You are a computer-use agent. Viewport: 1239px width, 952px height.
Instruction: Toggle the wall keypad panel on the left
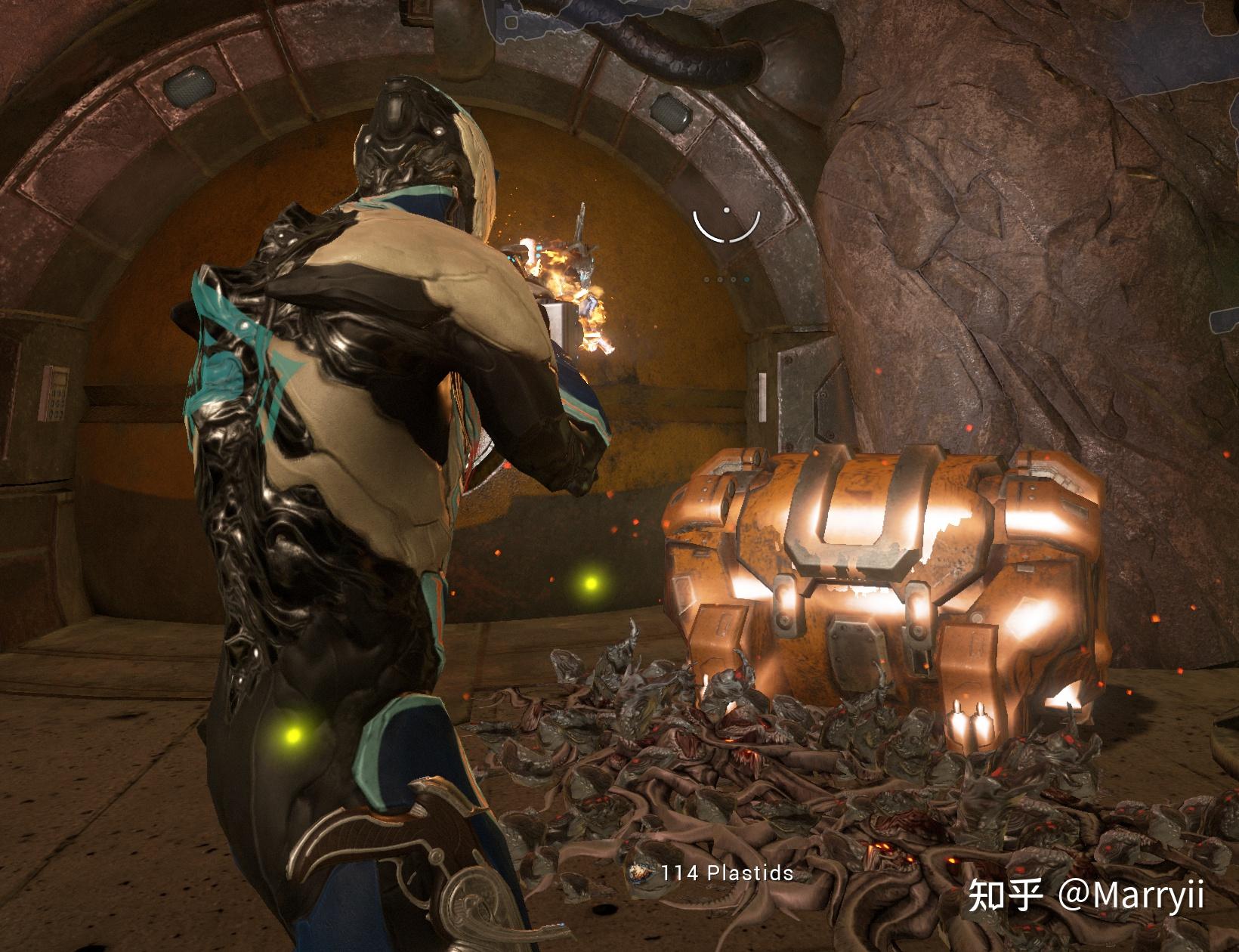click(x=53, y=393)
